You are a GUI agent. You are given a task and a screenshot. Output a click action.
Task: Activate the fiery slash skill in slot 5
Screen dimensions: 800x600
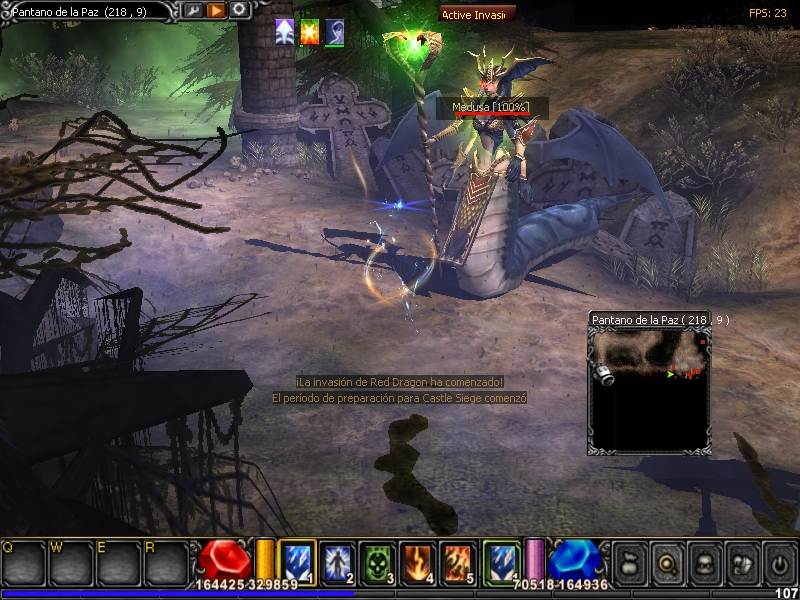pos(457,561)
